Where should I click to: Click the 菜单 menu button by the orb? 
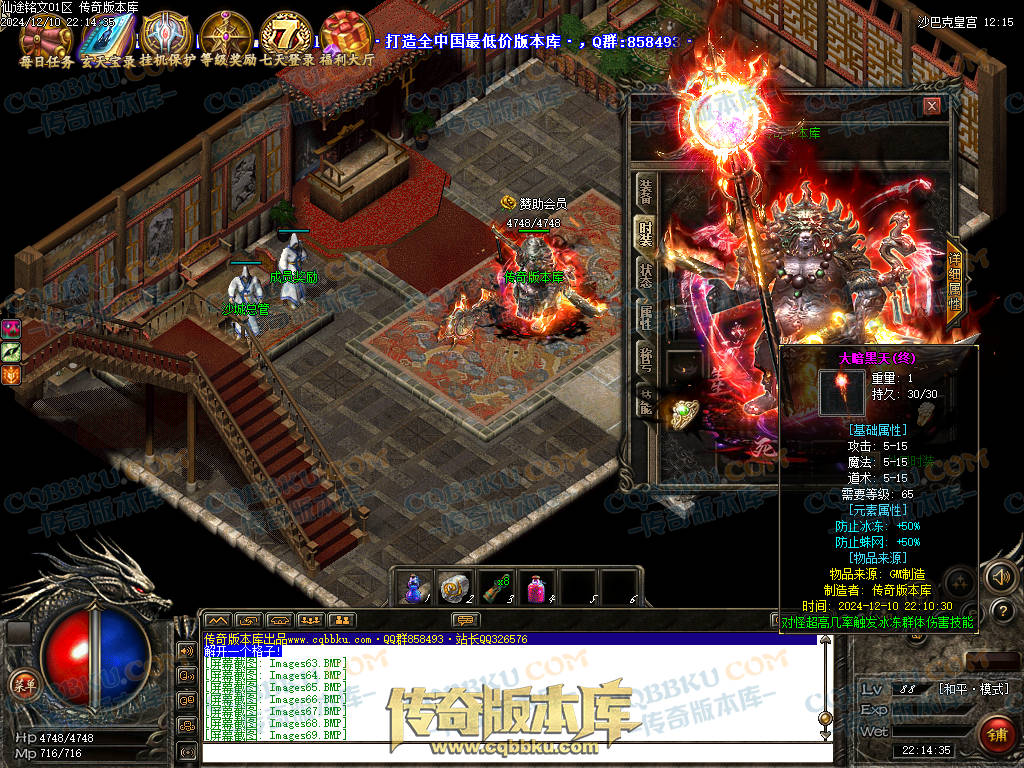click(22, 685)
